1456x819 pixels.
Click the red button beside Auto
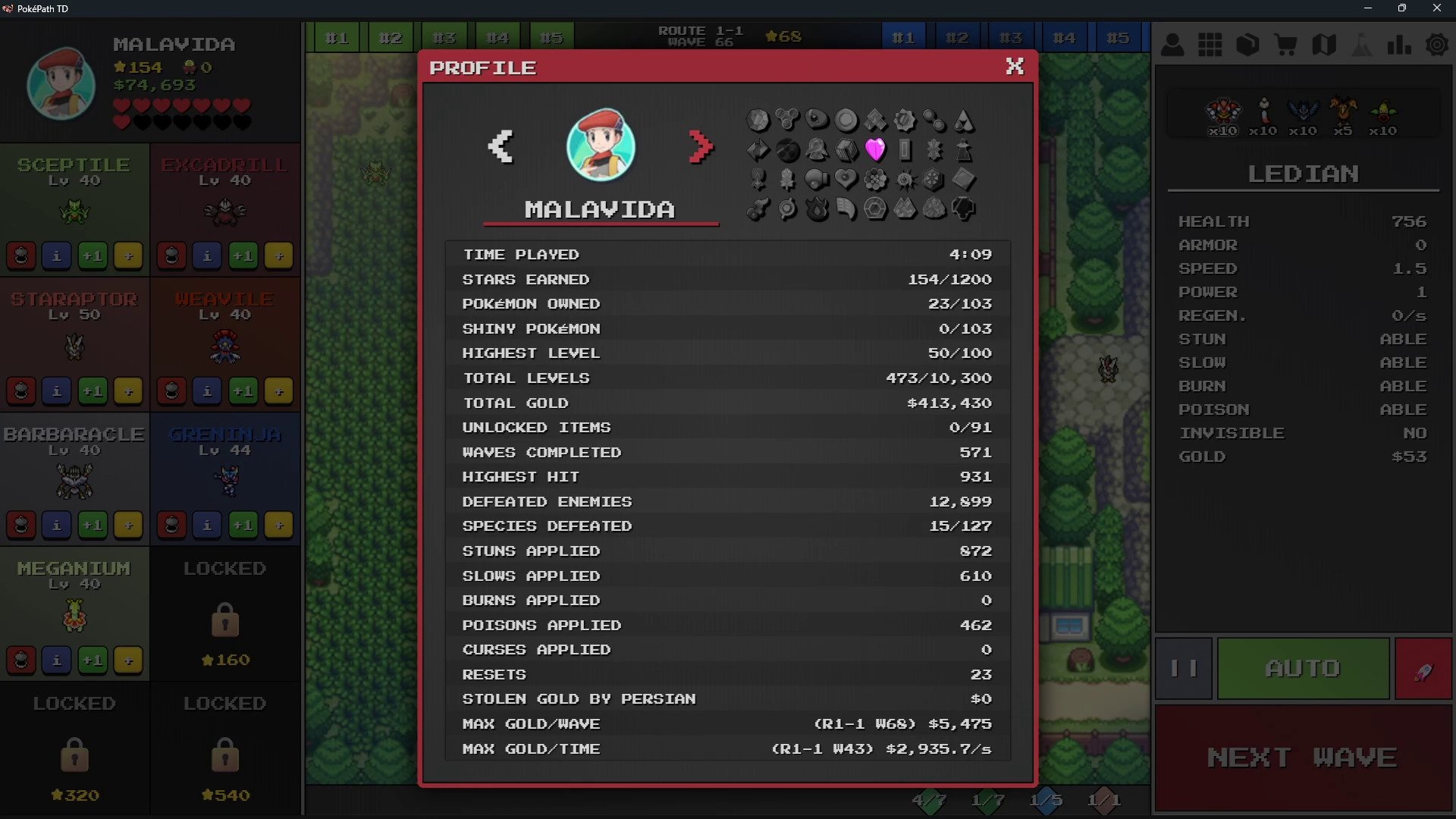(x=1423, y=668)
